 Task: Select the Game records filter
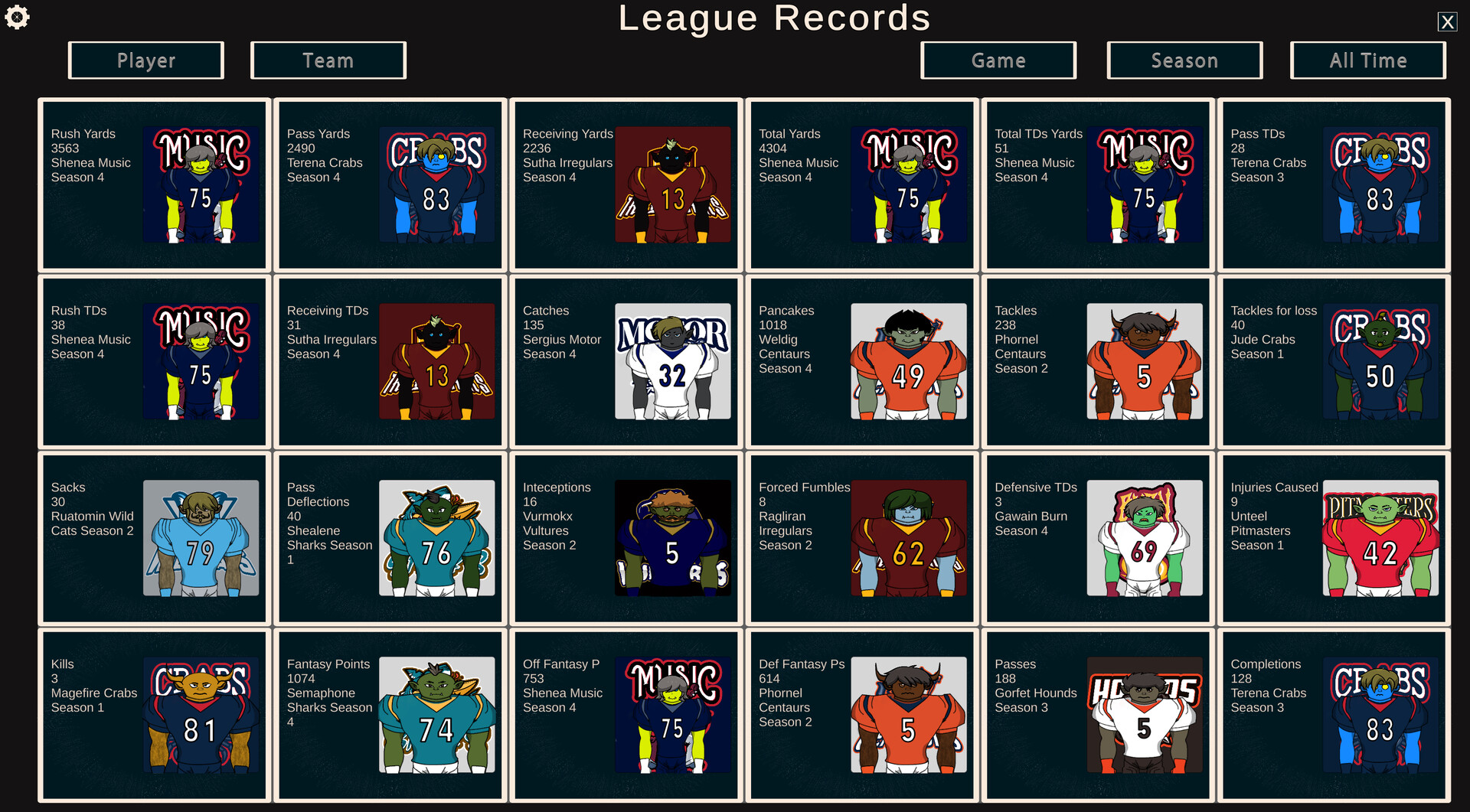pos(998,60)
